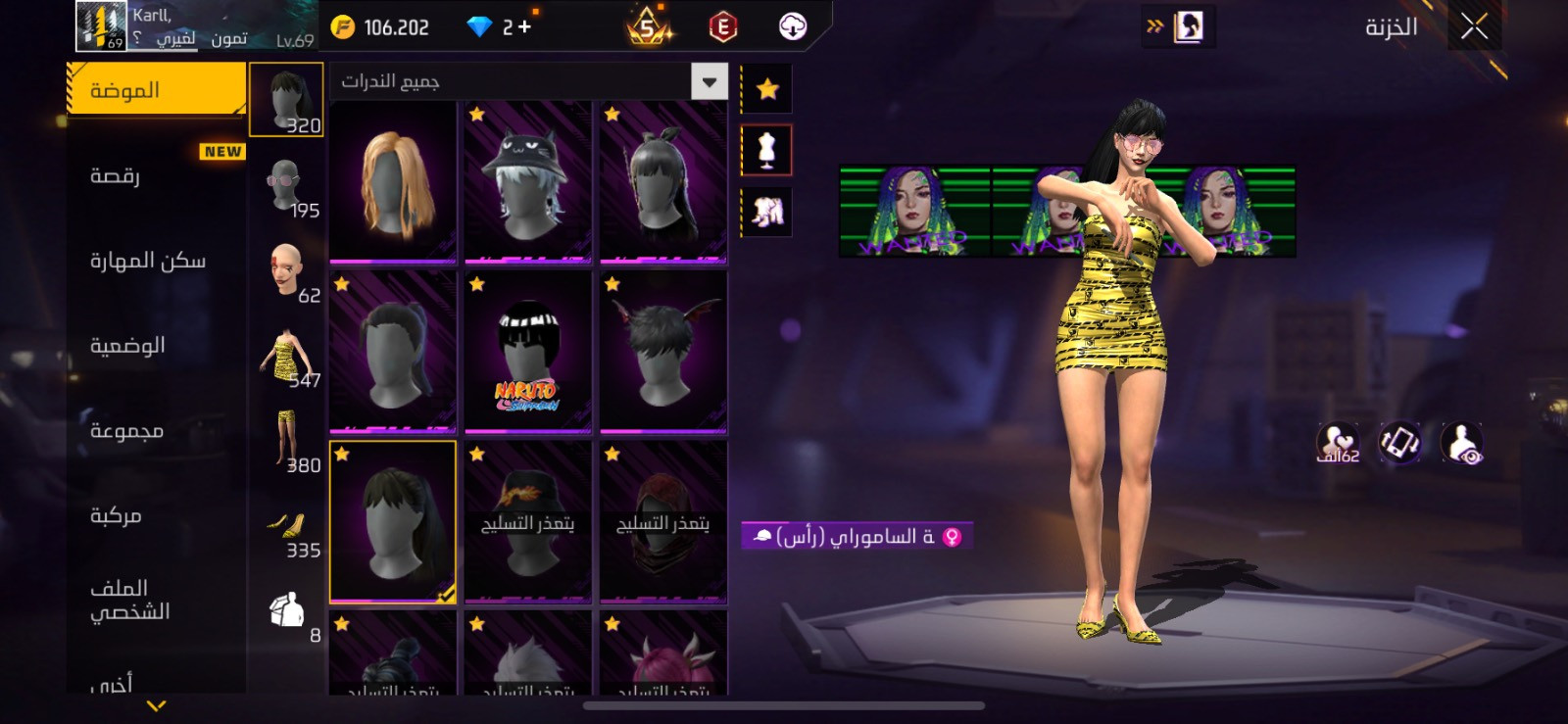
Task: Choose the mask category with 195 items
Action: coord(286,185)
